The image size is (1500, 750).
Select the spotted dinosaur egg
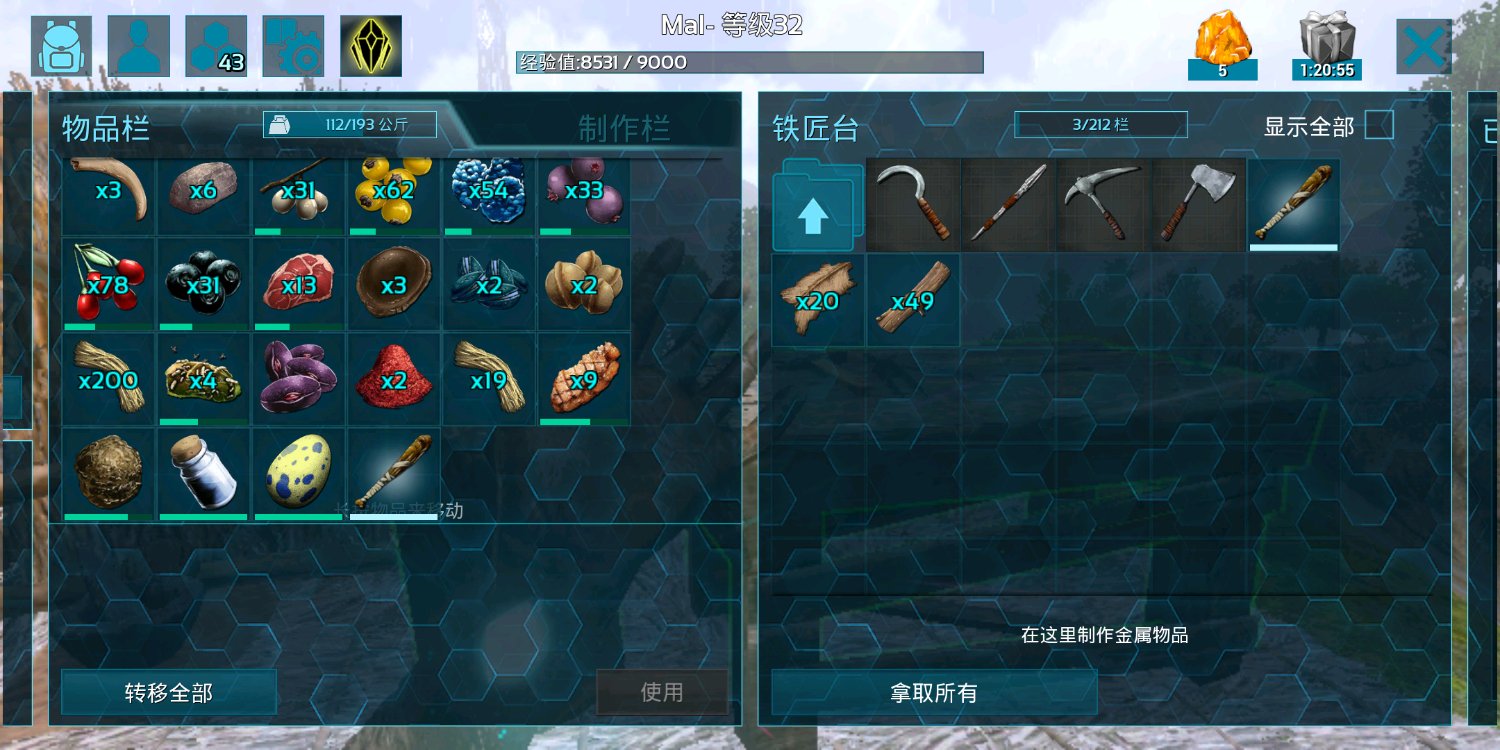[x=299, y=474]
